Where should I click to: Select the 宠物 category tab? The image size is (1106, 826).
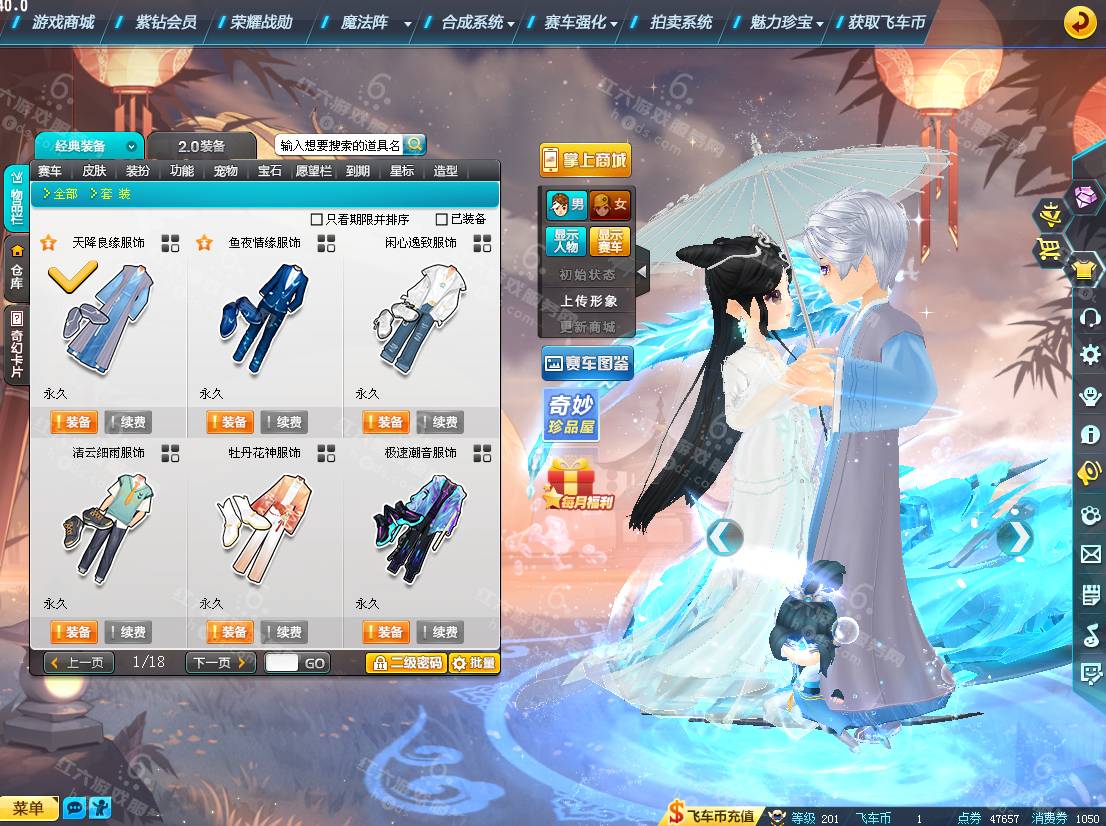[x=226, y=171]
